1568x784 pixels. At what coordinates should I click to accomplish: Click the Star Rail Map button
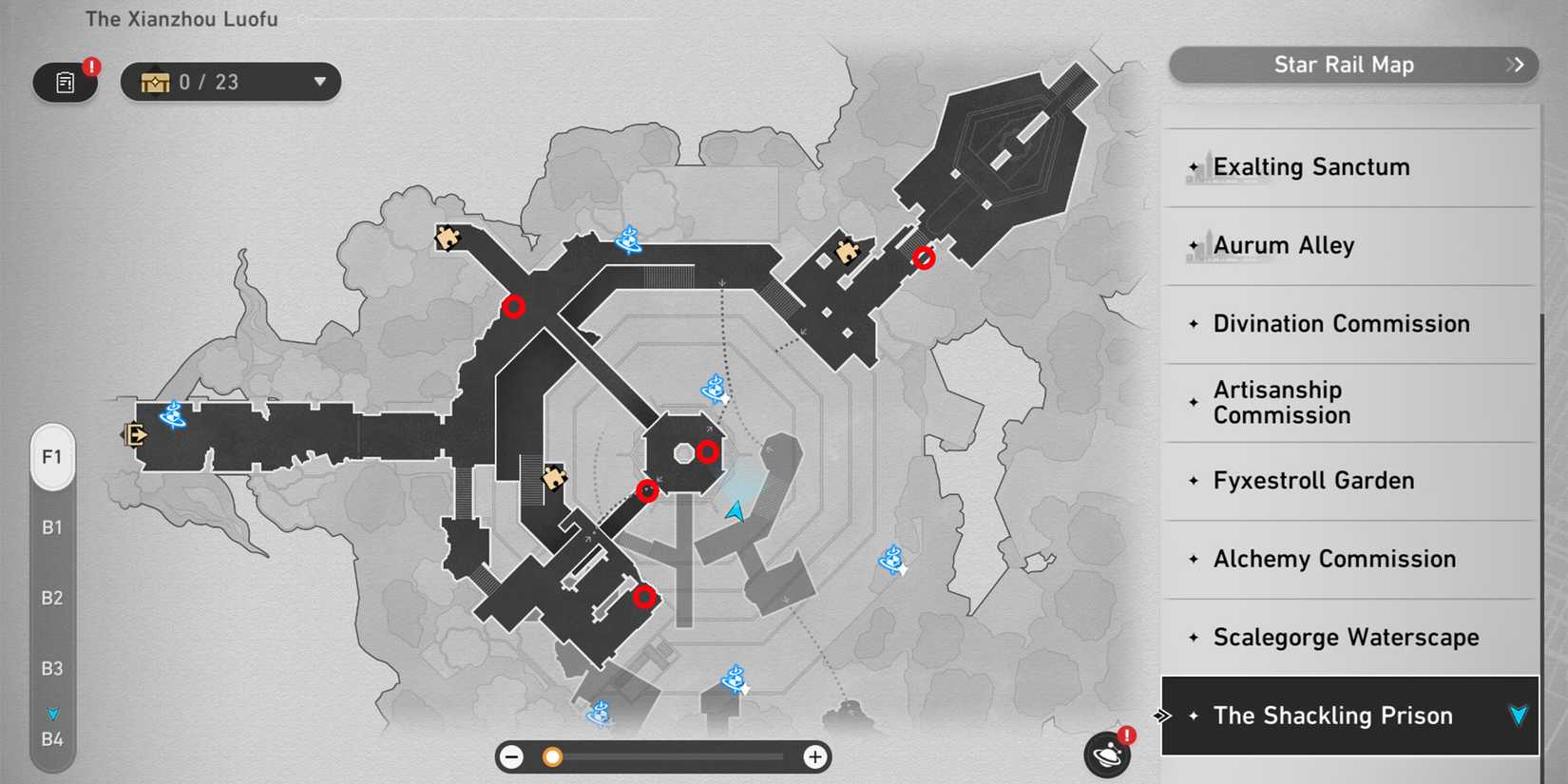pos(1345,65)
